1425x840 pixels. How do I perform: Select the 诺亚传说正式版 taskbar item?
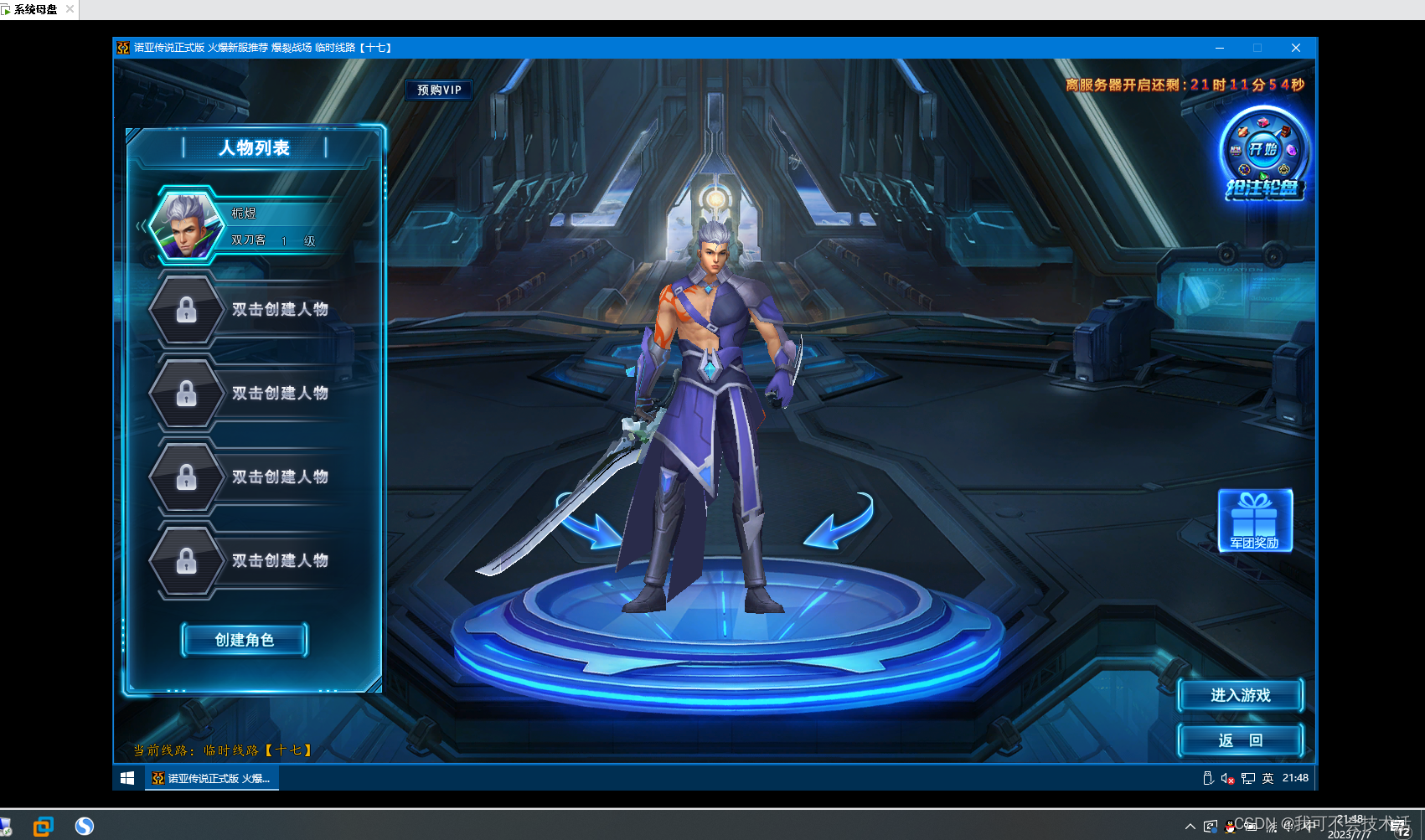(x=212, y=778)
